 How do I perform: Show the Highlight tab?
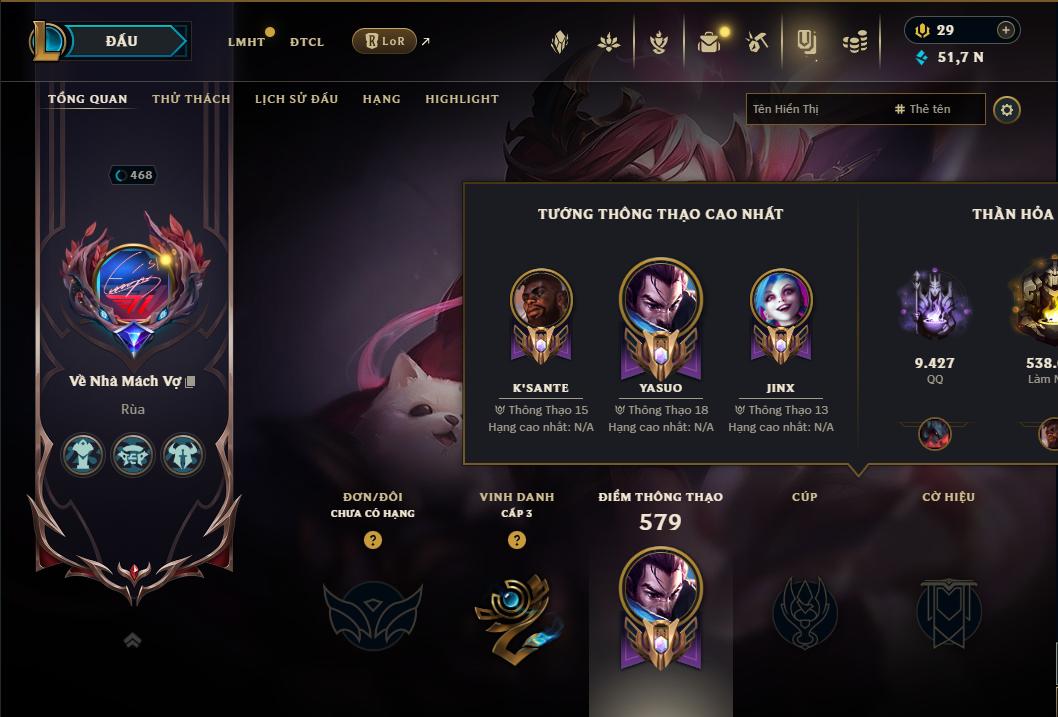pyautogui.click(x=461, y=99)
